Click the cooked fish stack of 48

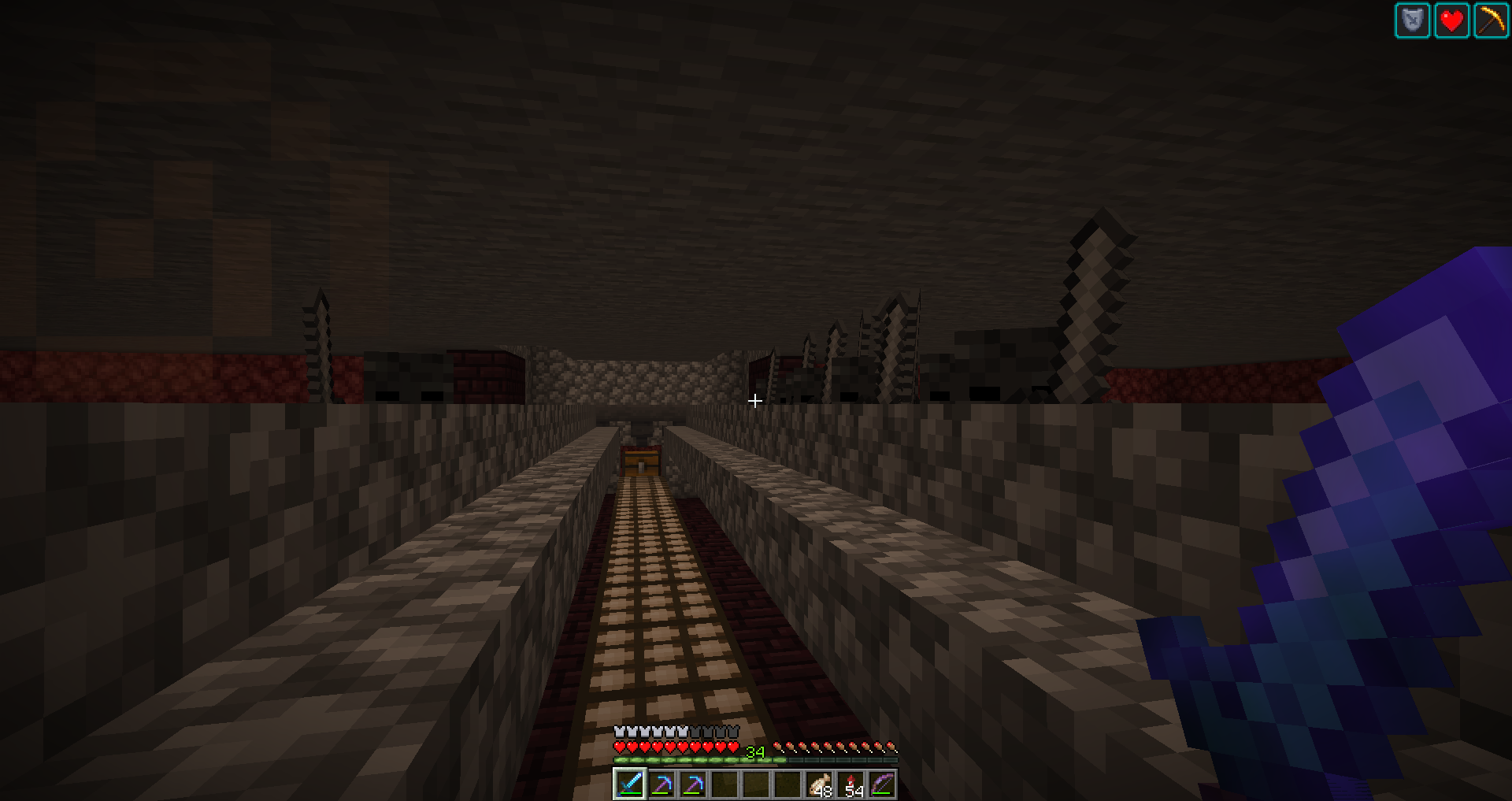pyautogui.click(x=819, y=784)
